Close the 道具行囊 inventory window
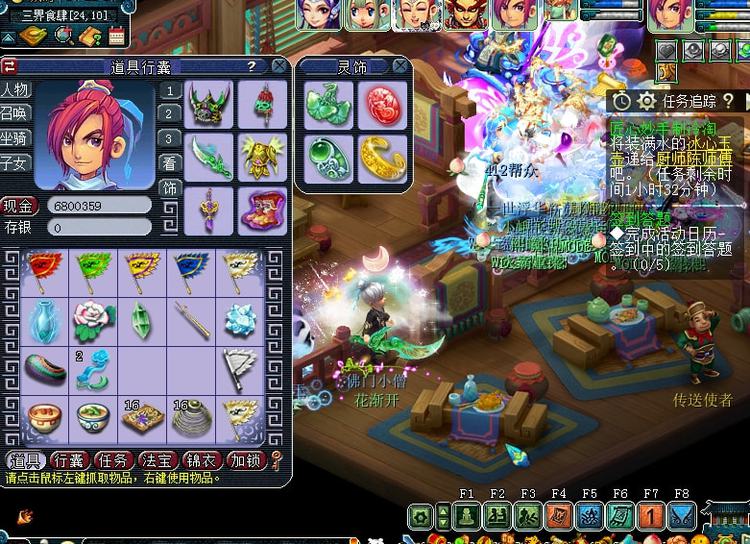This screenshot has width=750, height=544. (x=279, y=66)
